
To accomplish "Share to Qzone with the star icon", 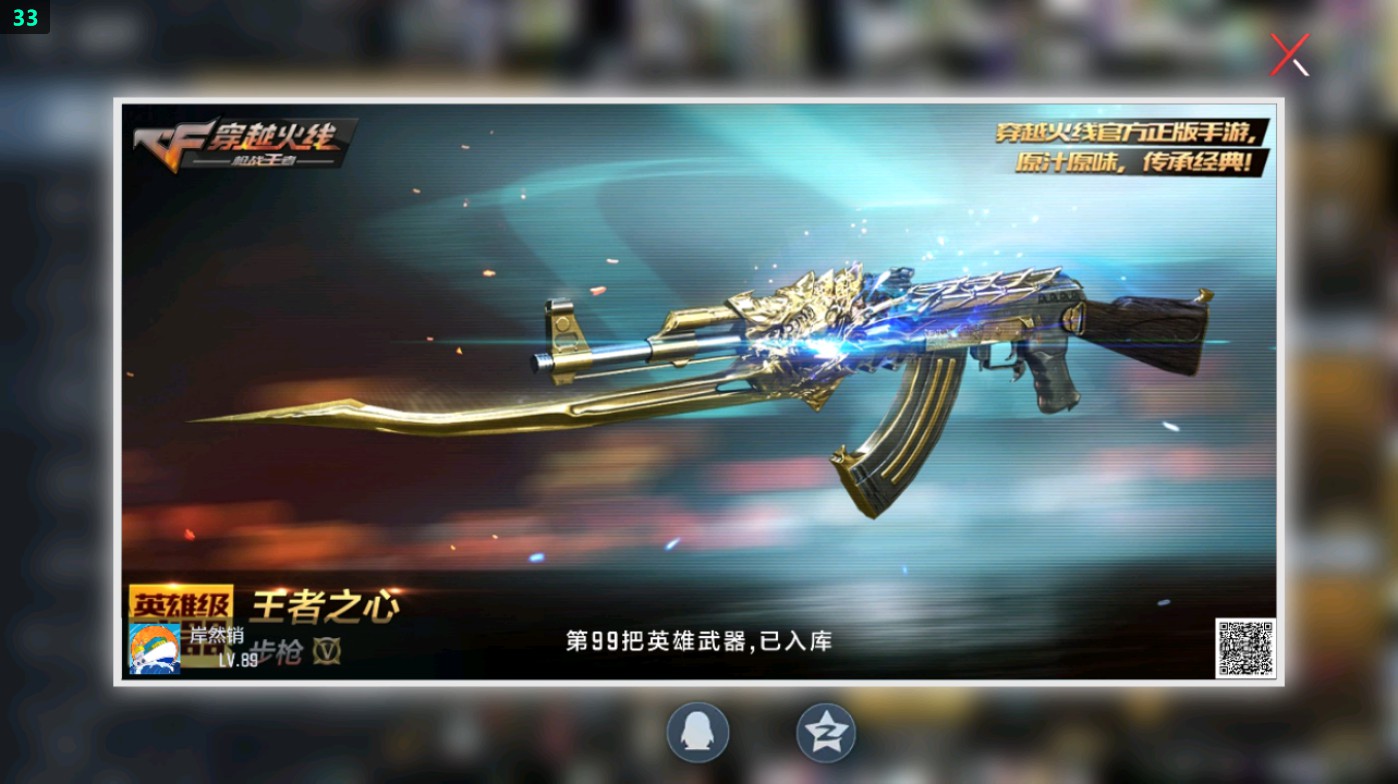I will (824, 732).
